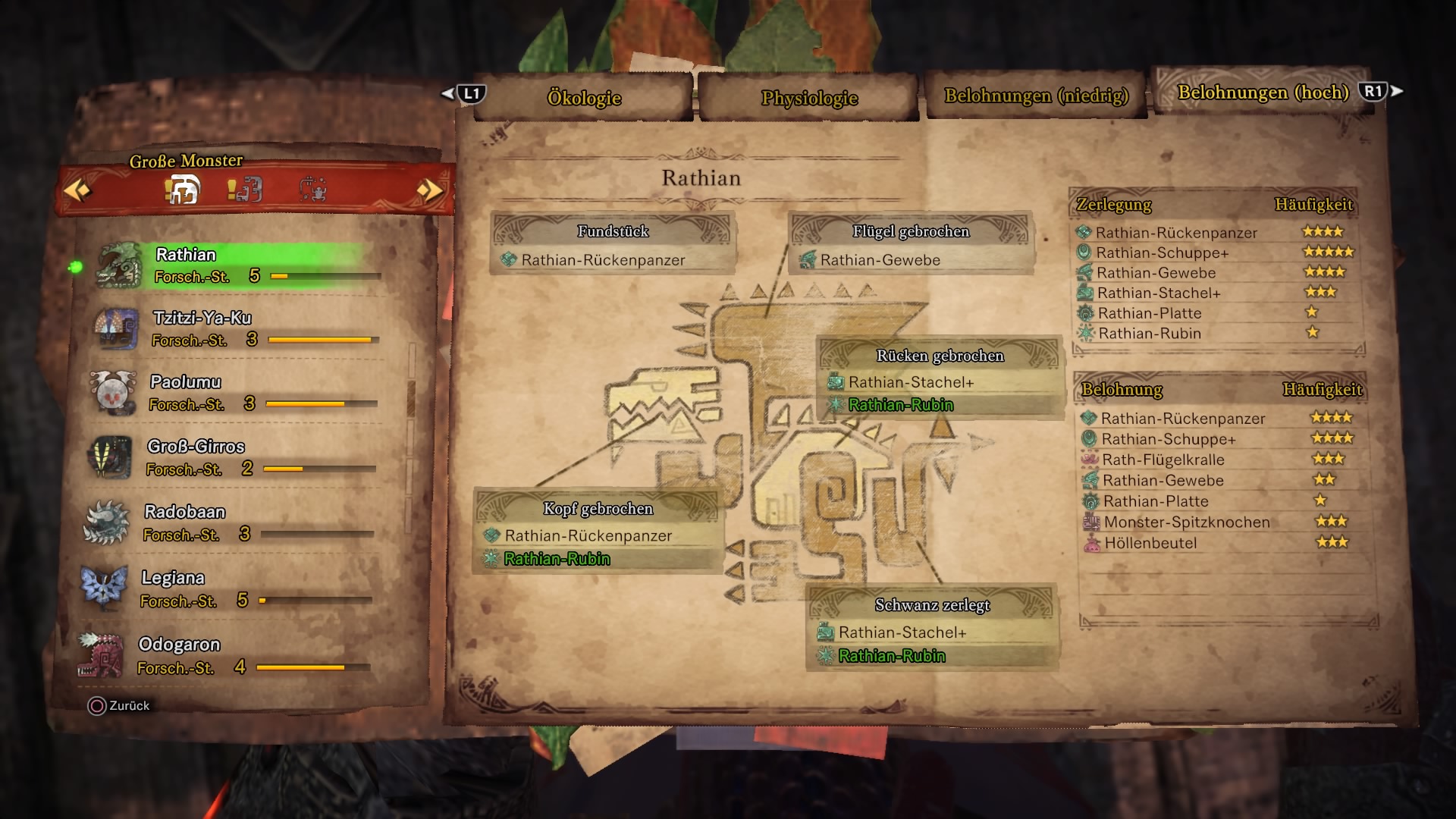Screen dimensions: 1456x819
Task: Select the third monster category icon
Action: (312, 189)
